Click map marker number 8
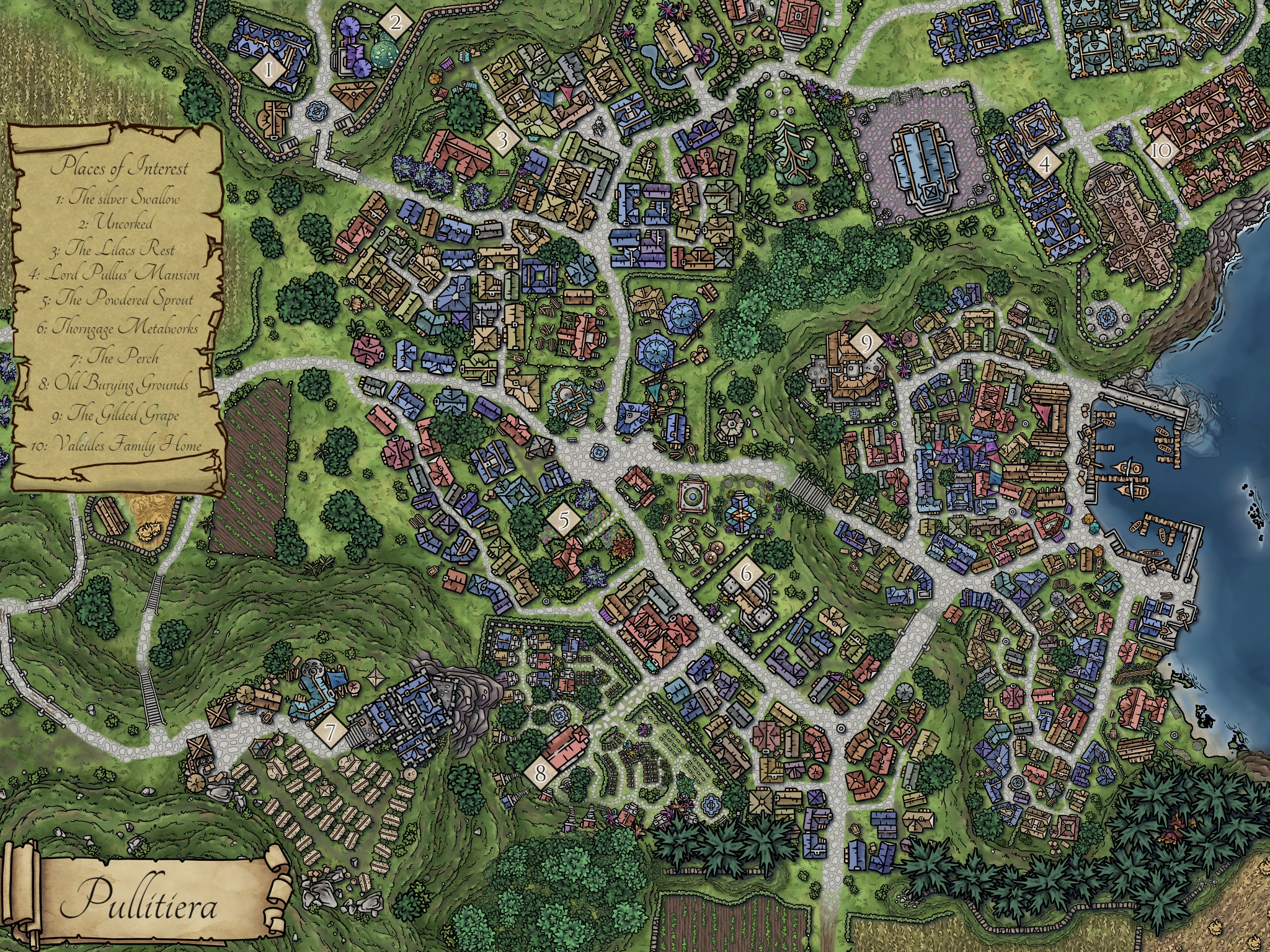 pyautogui.click(x=541, y=773)
